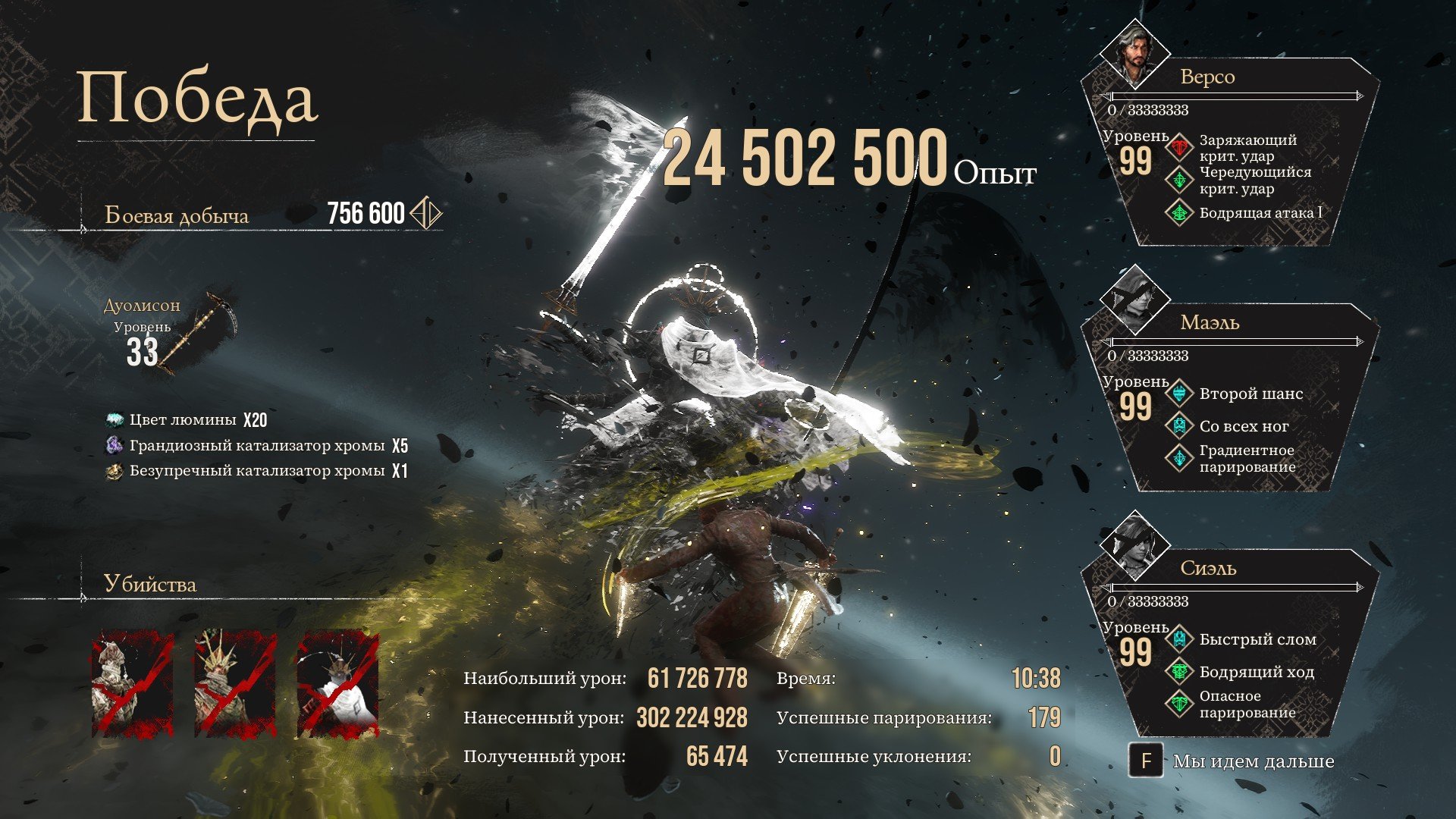Select the Чередующийся крит. удар skill icon
1456x819 pixels.
pos(1179,180)
